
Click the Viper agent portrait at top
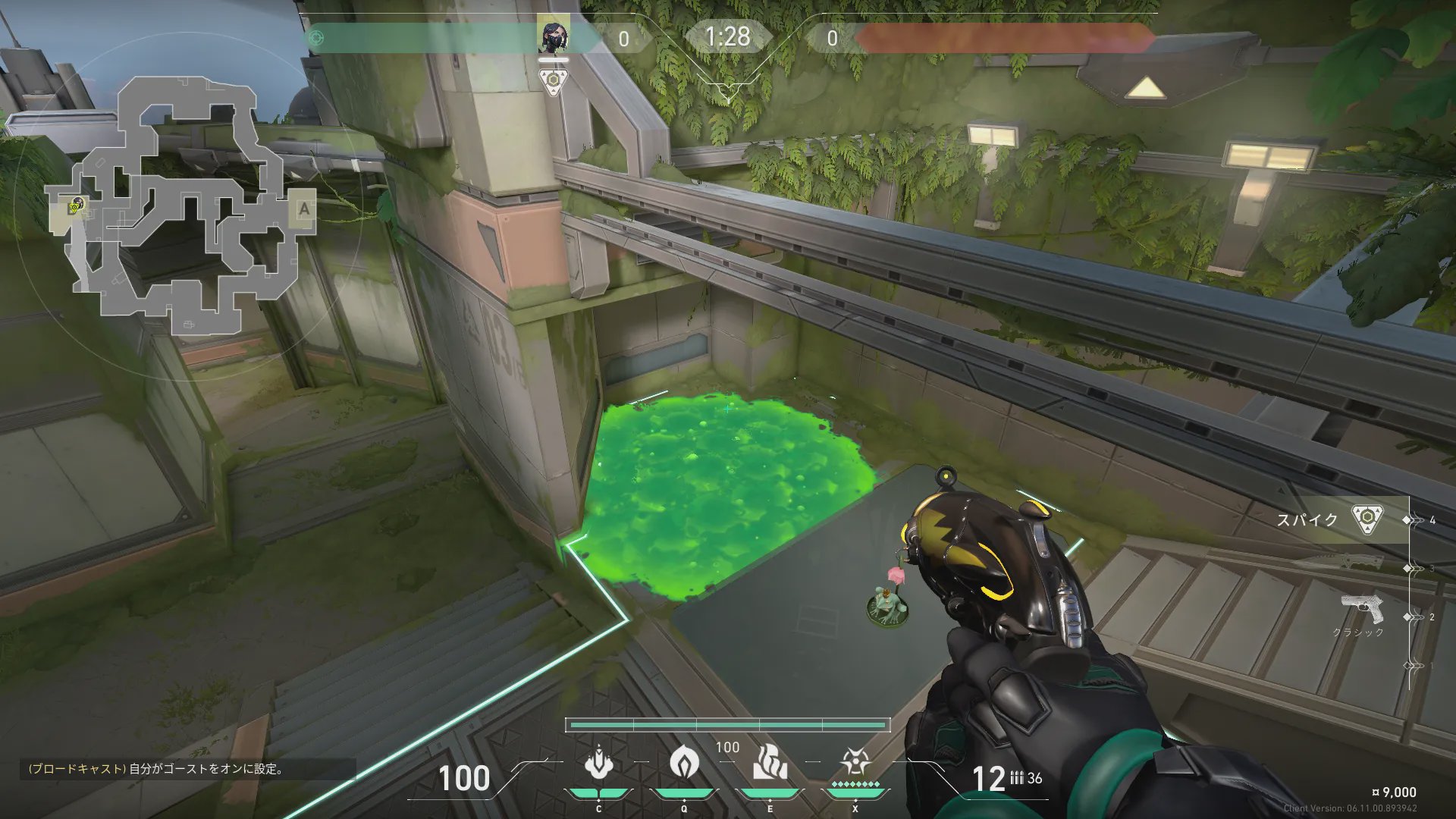click(x=553, y=37)
